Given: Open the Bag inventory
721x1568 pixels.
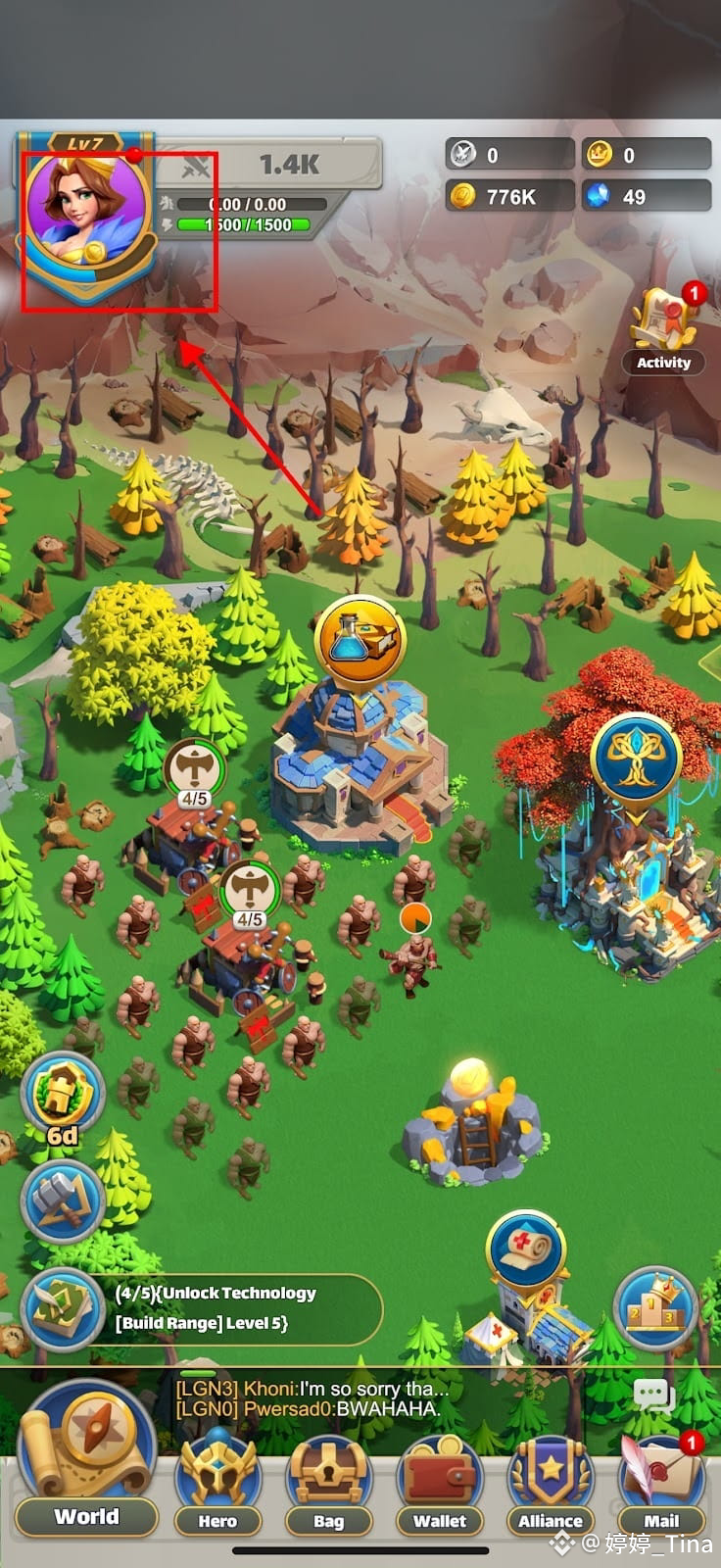Looking at the screenshot, I should click(x=328, y=1482).
